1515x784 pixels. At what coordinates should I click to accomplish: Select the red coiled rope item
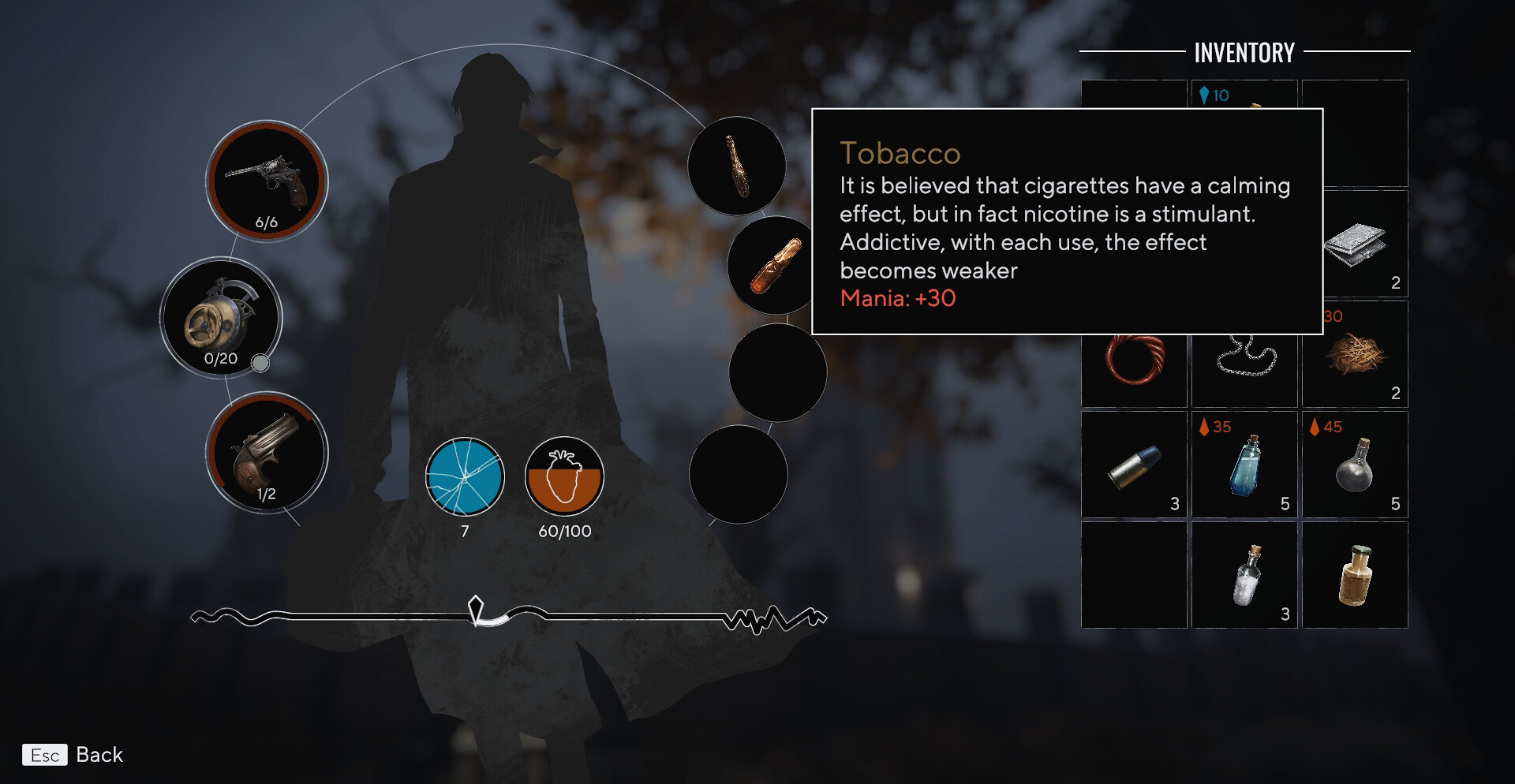(1133, 357)
